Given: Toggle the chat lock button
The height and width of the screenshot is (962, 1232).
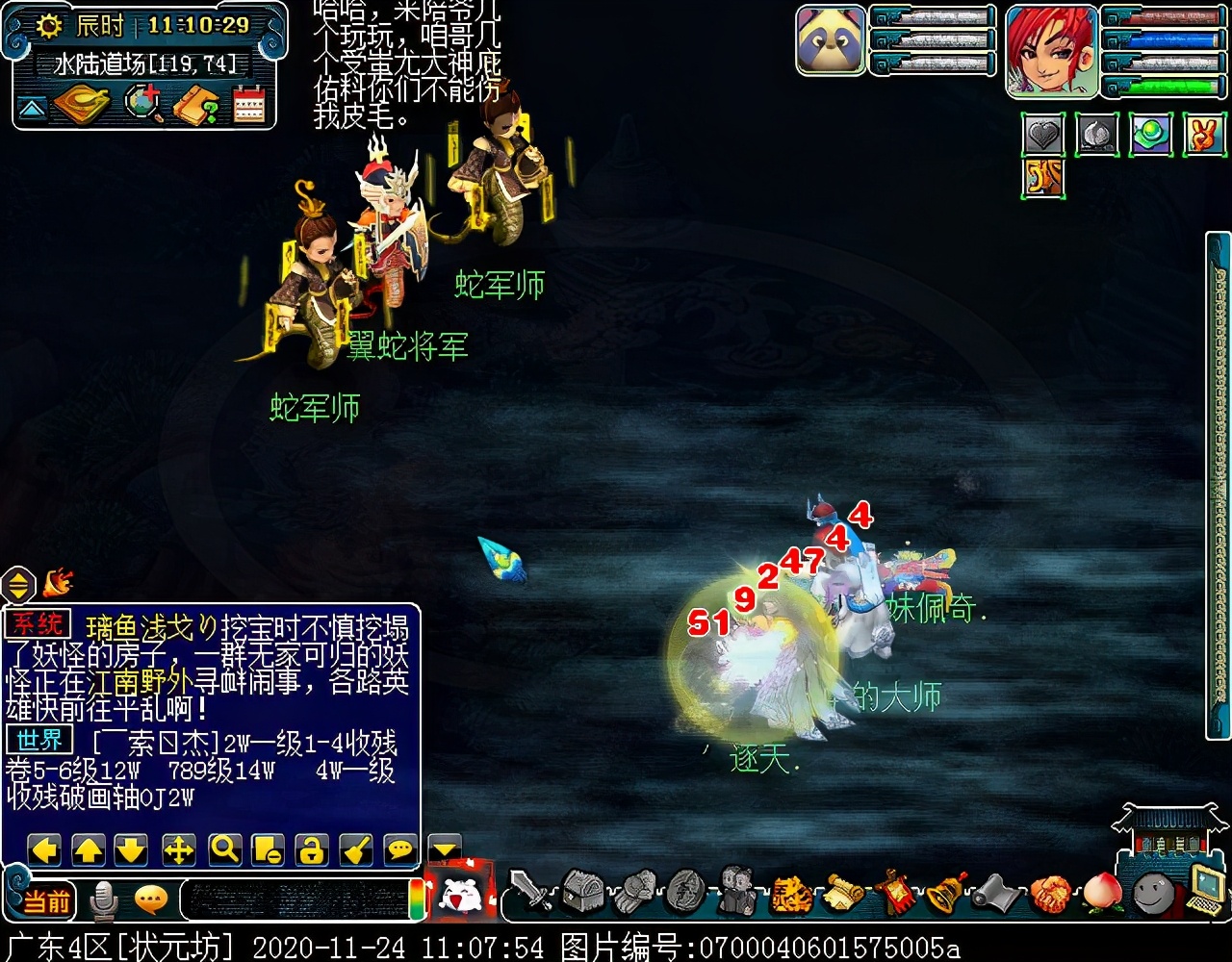Looking at the screenshot, I should pyautogui.click(x=311, y=849).
